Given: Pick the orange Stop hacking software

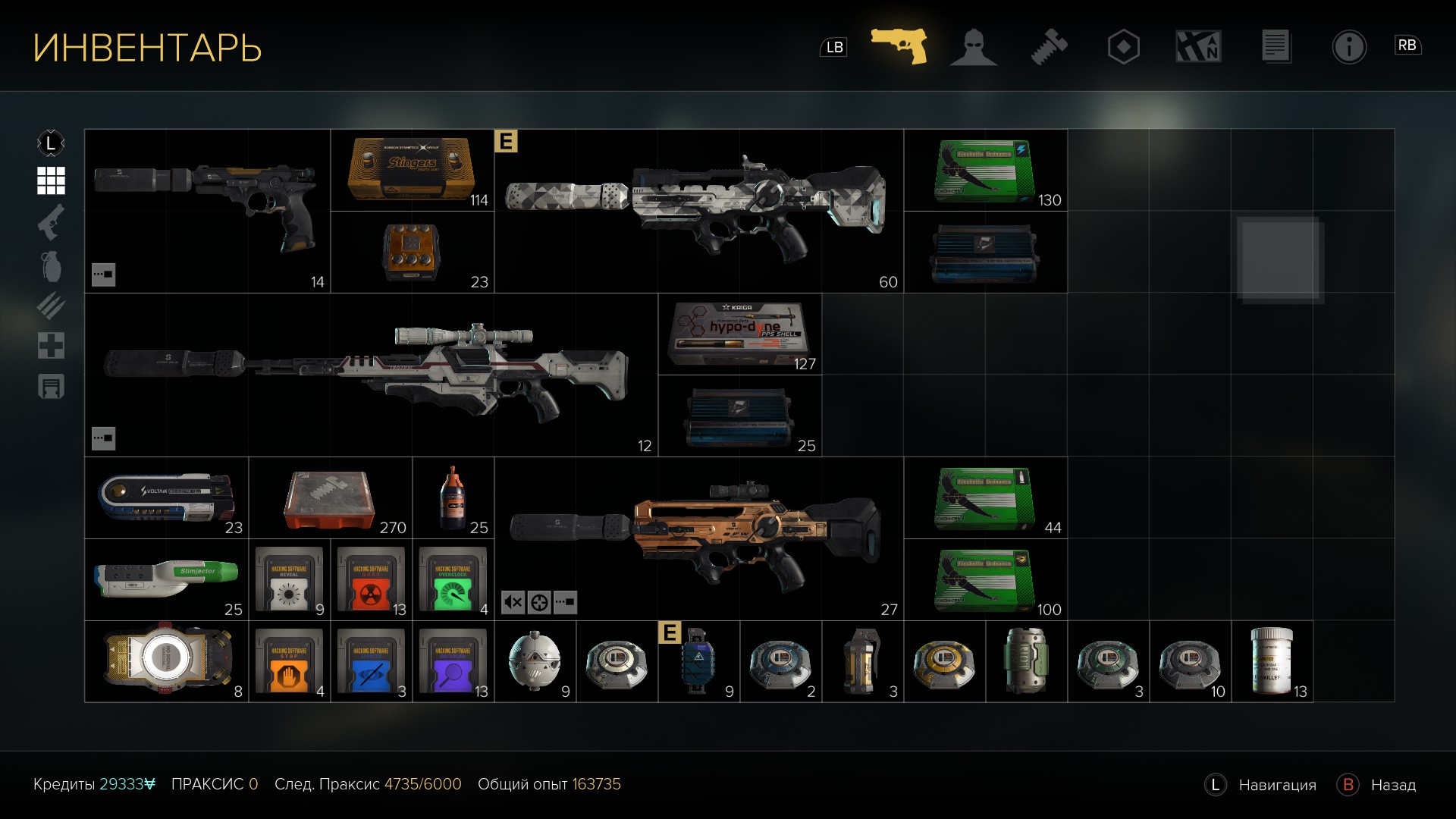Looking at the screenshot, I should (289, 661).
